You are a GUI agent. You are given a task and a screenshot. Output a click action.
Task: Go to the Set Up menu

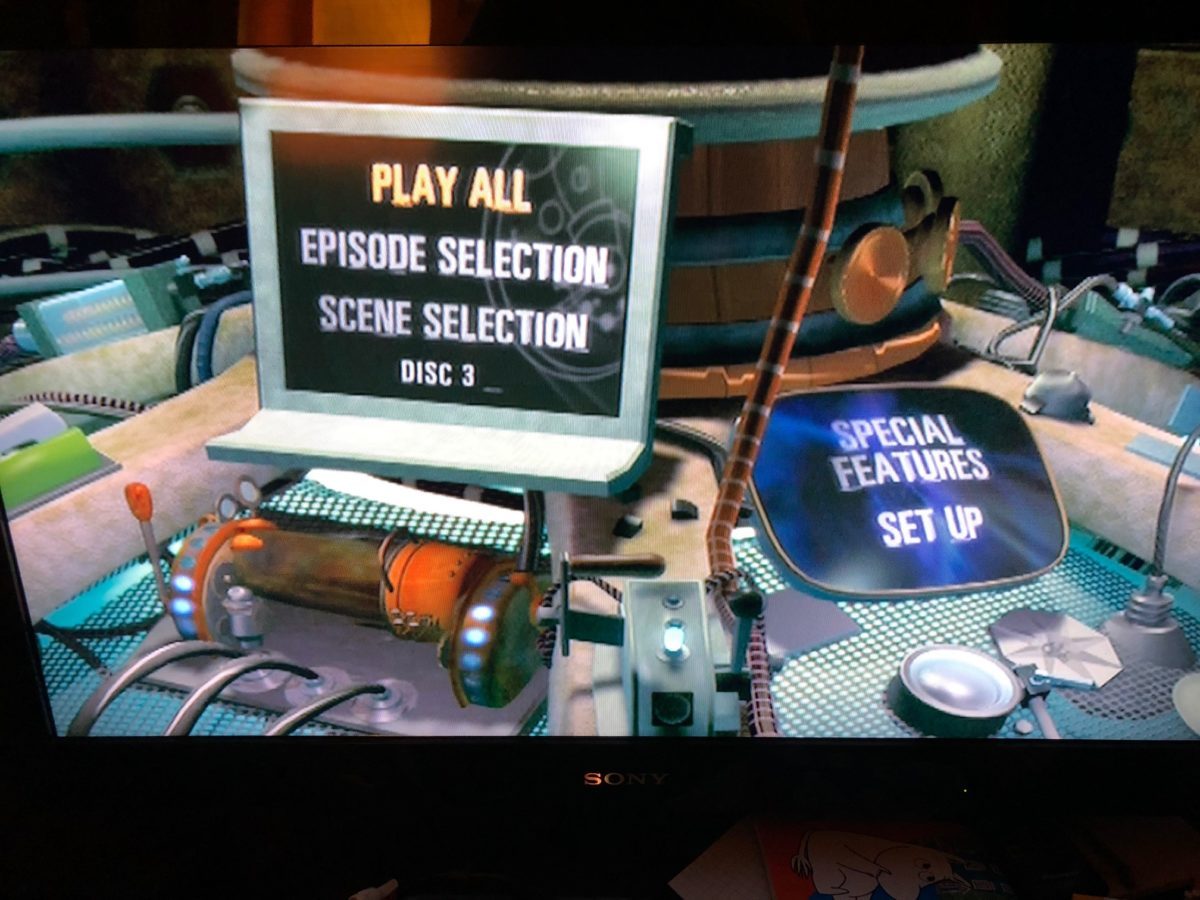tap(930, 525)
